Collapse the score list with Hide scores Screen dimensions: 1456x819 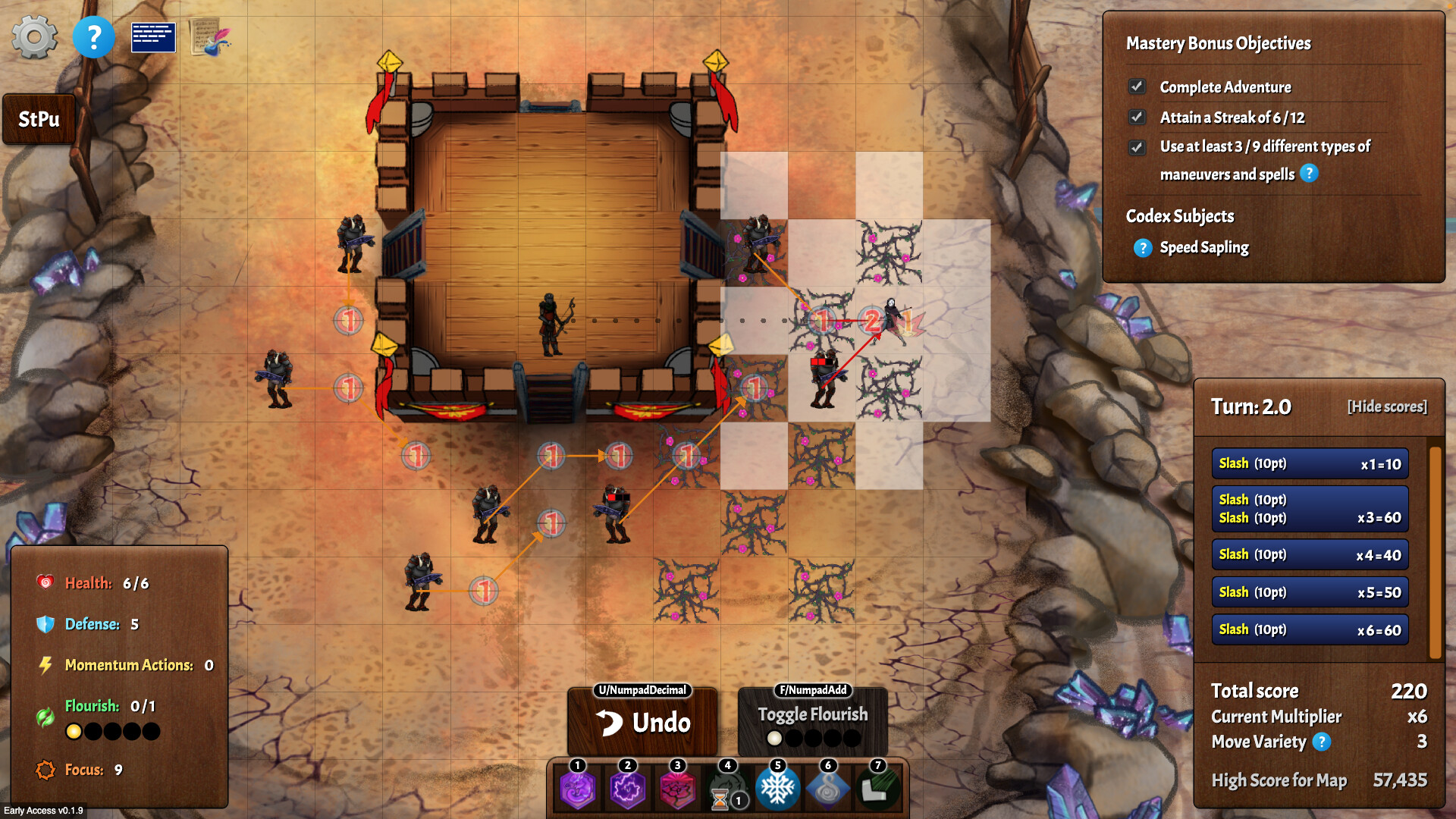(x=1387, y=406)
